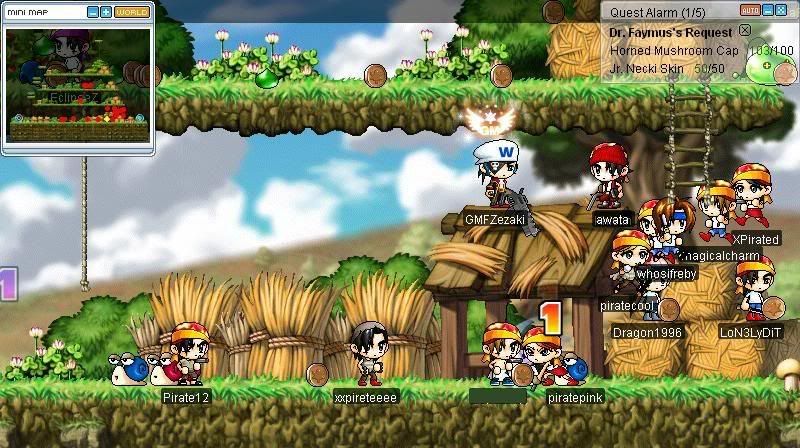Click the Quest Alarm's blue checkered button
800x448 pixels.
(781, 10)
